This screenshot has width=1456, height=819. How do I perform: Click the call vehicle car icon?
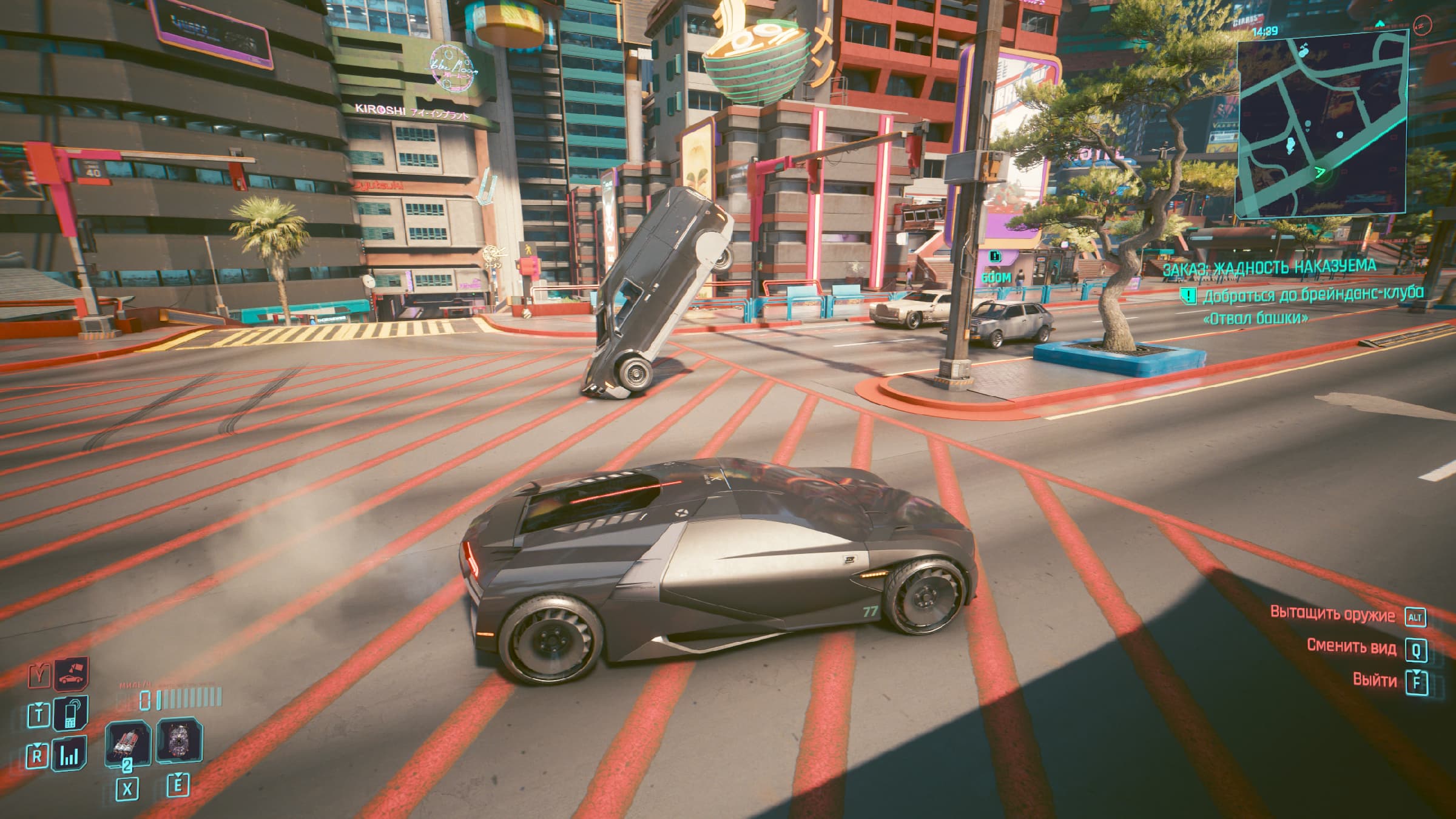(72, 673)
